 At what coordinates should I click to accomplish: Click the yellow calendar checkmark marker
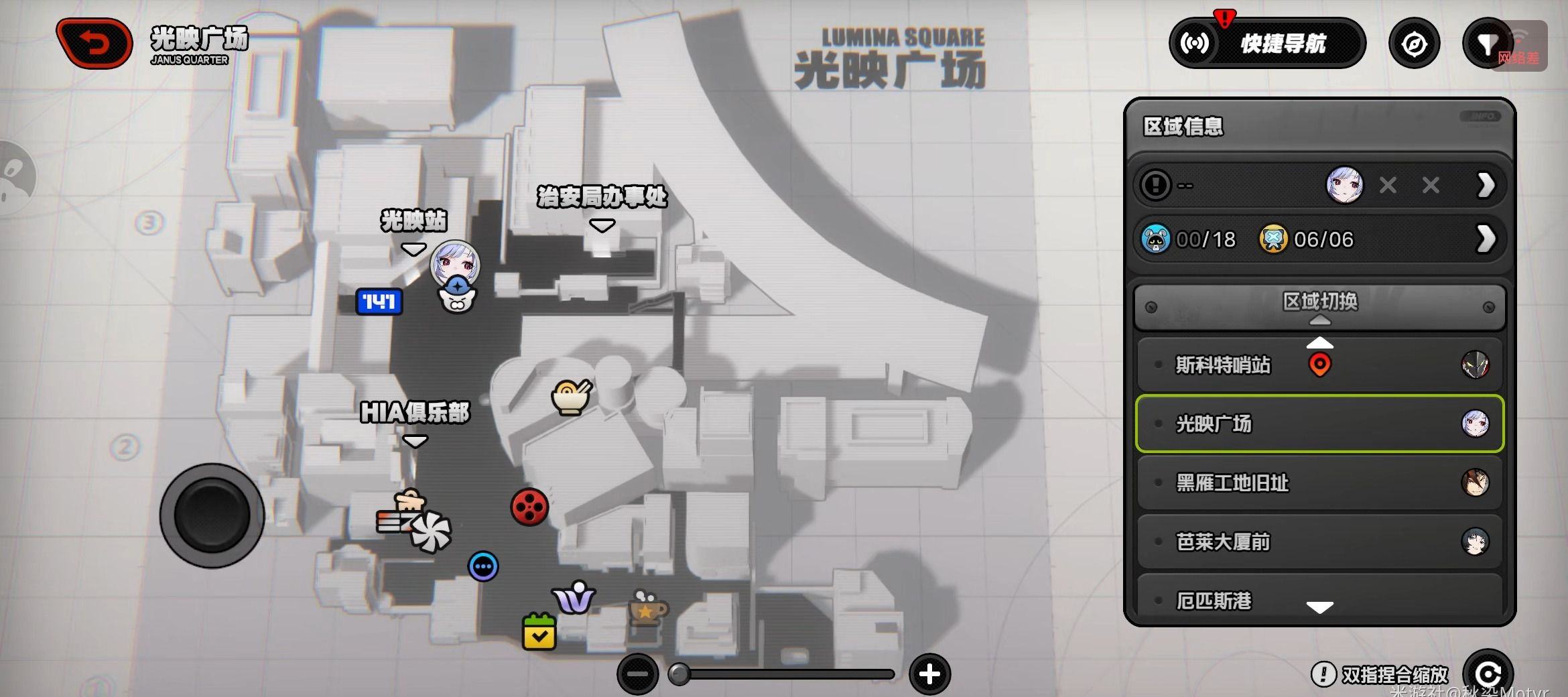(x=539, y=632)
